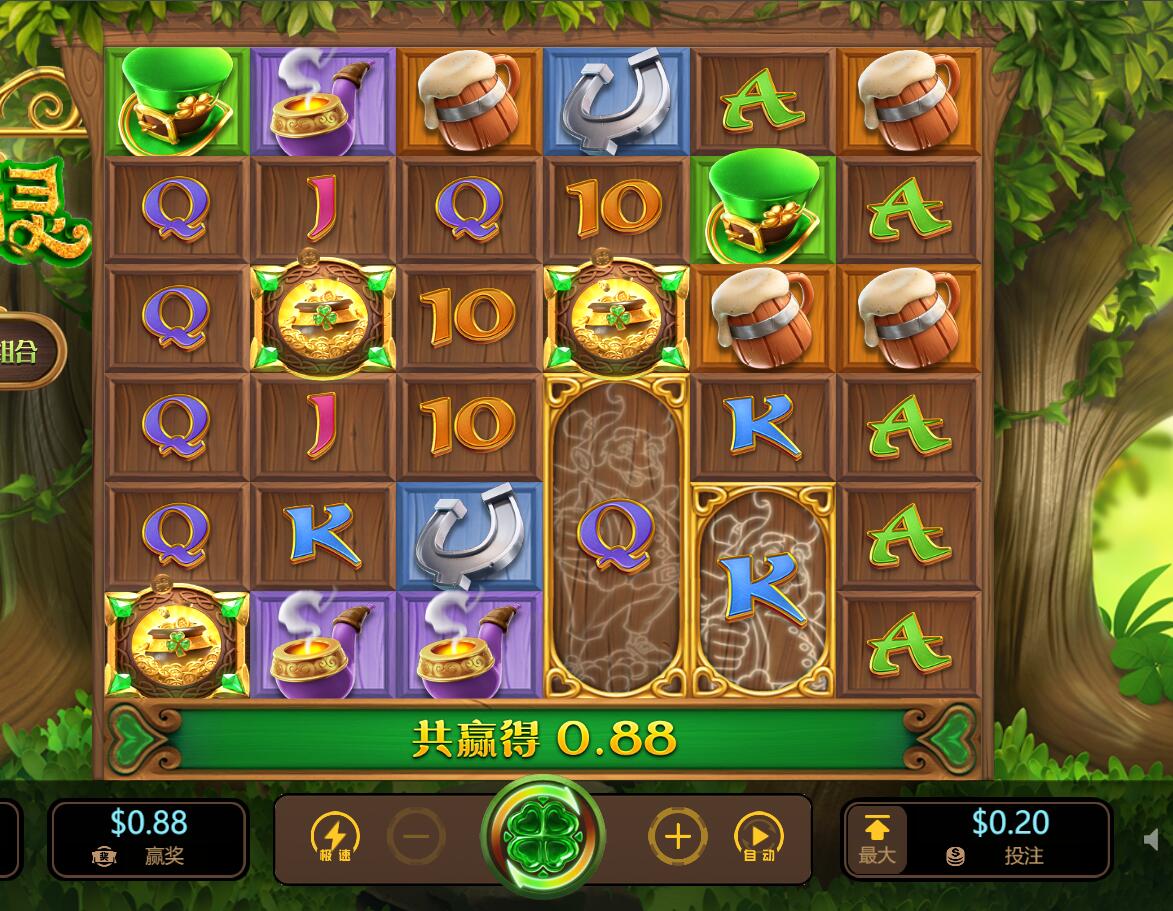1173x911 pixels.
Task: Increase the bet with the plus button
Action: click(677, 836)
